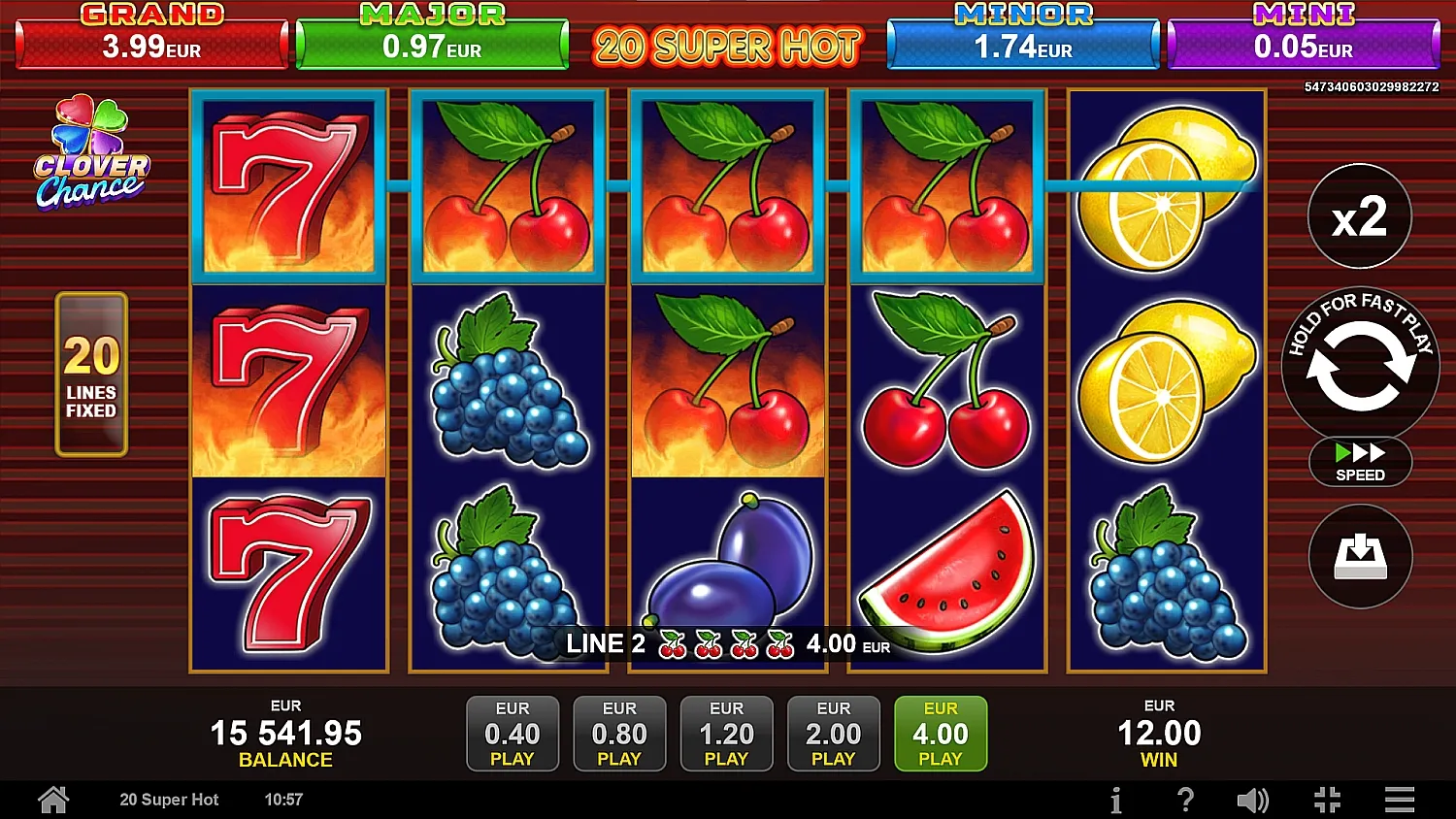Go to the home lobby
Image resolution: width=1456 pixels, height=819 pixels.
coord(53,800)
